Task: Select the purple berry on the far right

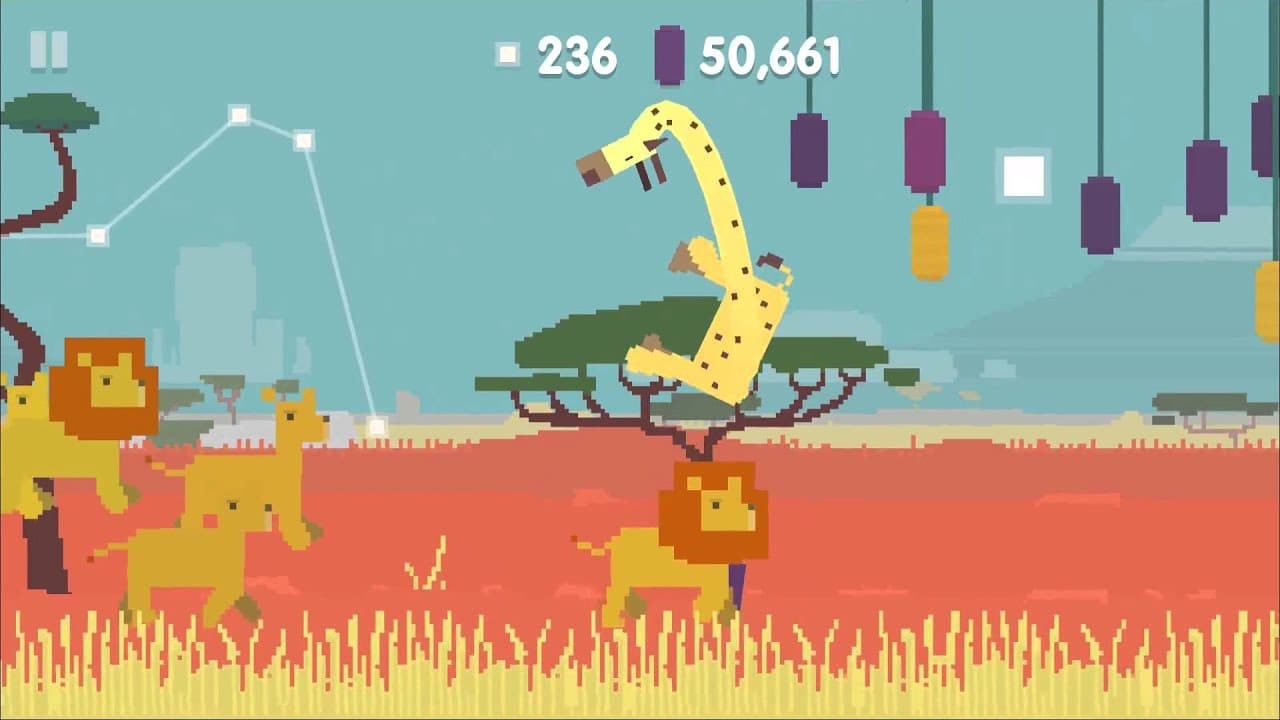Action: (1260, 135)
